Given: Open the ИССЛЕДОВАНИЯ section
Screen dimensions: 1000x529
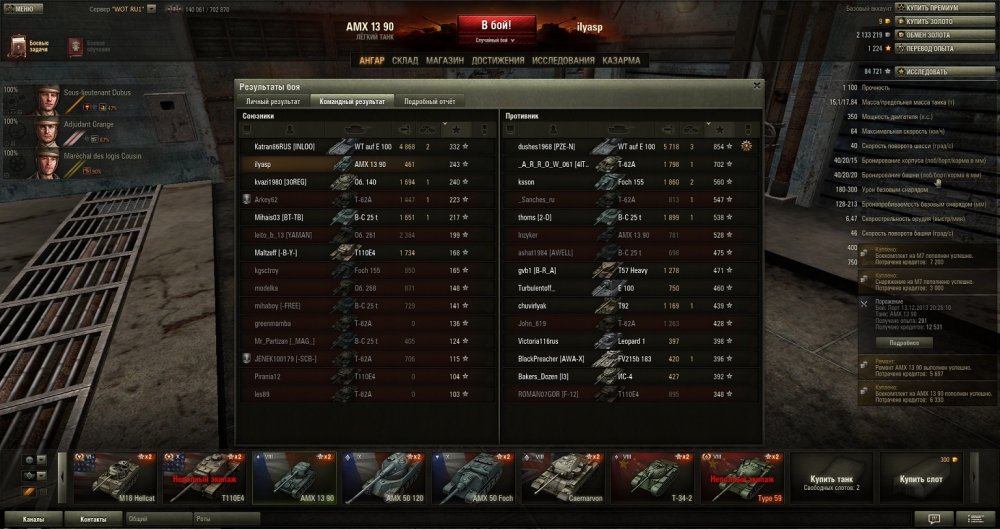Looking at the screenshot, I should point(563,60).
